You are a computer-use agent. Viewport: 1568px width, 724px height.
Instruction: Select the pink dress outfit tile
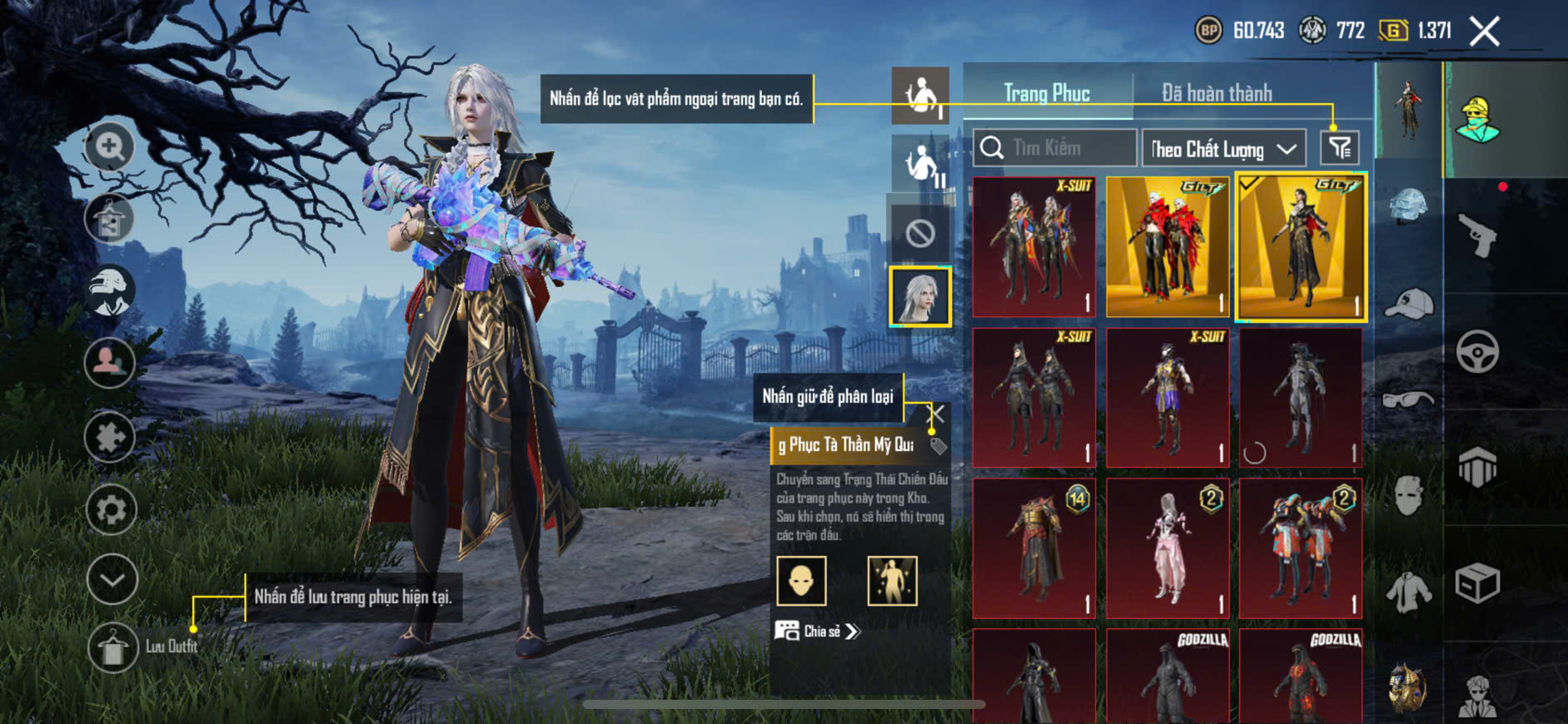[x=1167, y=548]
